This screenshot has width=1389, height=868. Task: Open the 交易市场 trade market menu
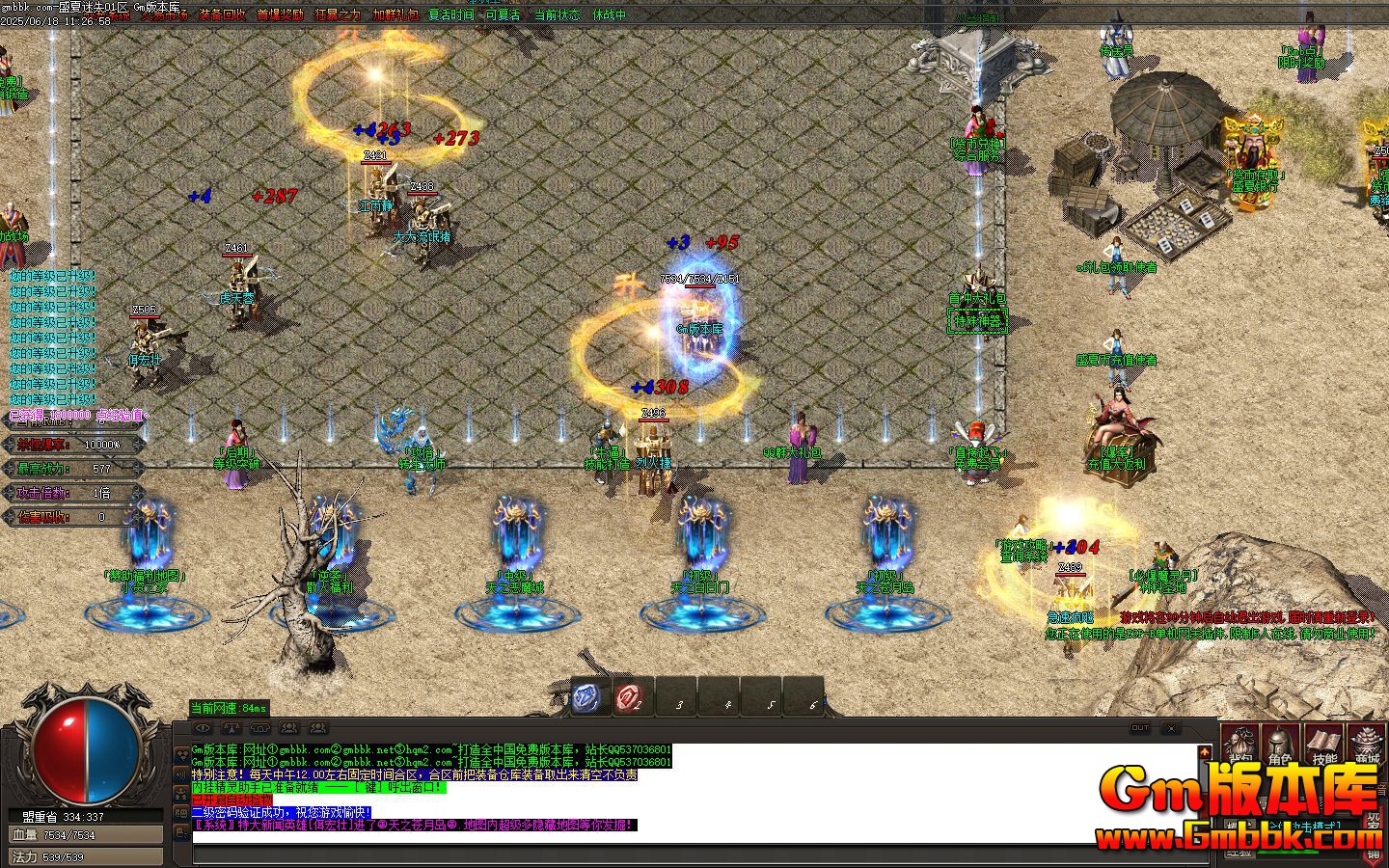[164, 15]
